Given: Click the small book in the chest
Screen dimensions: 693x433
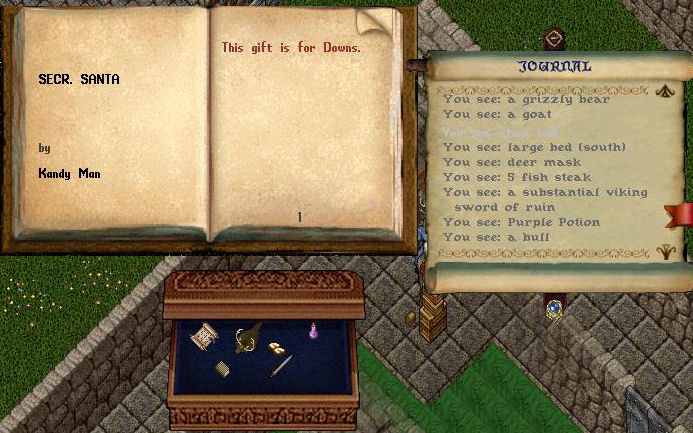Looking at the screenshot, I should (x=222, y=369).
